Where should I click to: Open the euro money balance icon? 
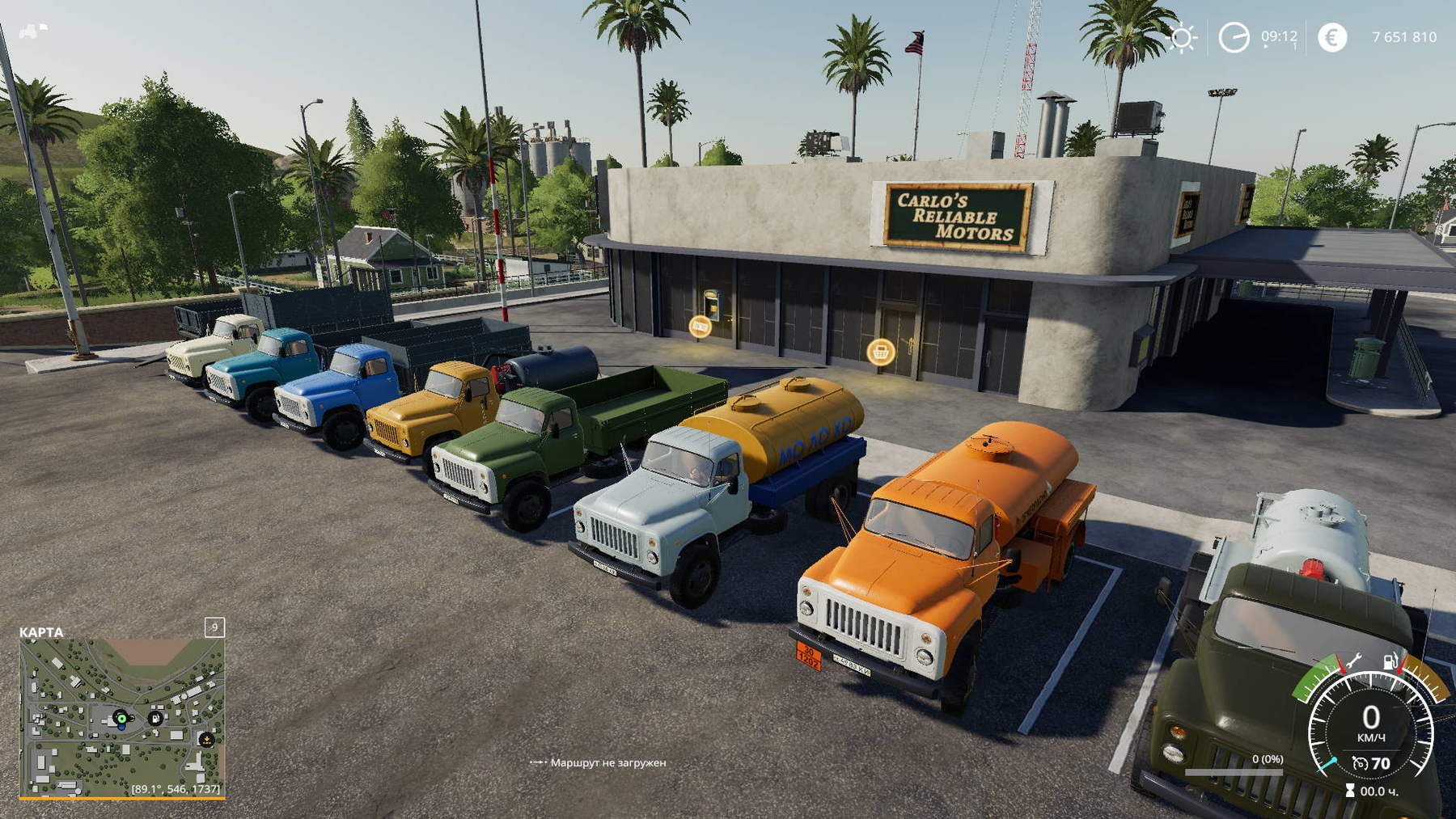coord(1331,37)
